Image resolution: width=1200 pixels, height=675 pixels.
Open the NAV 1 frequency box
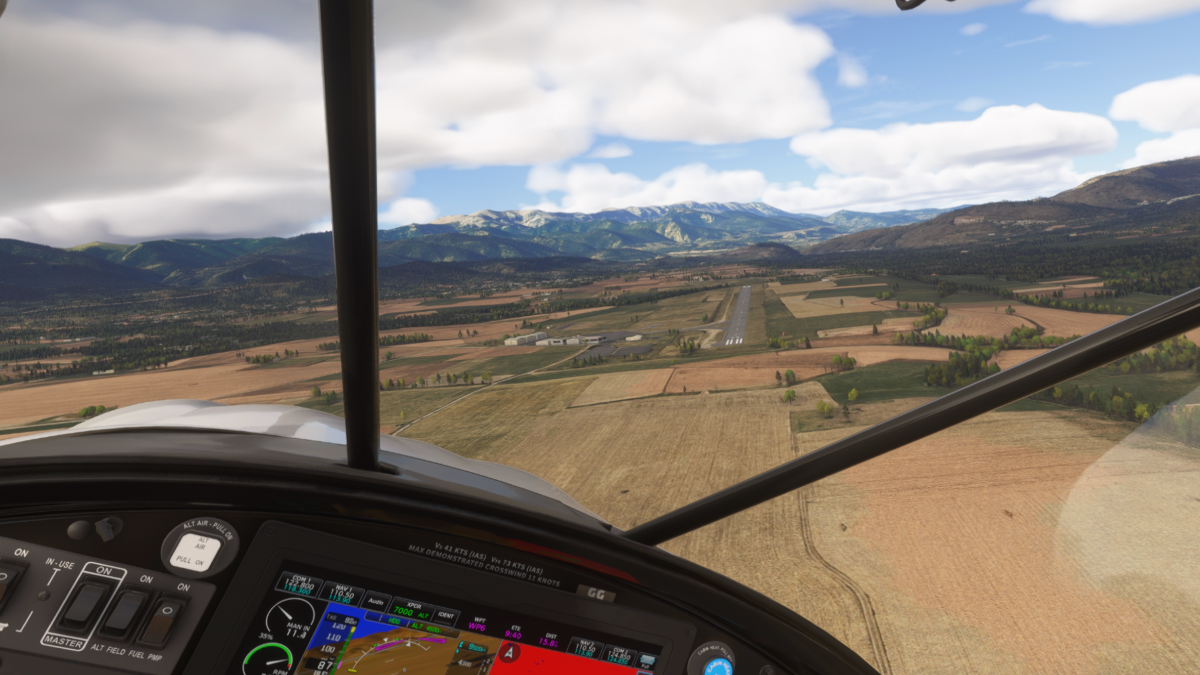click(x=341, y=593)
